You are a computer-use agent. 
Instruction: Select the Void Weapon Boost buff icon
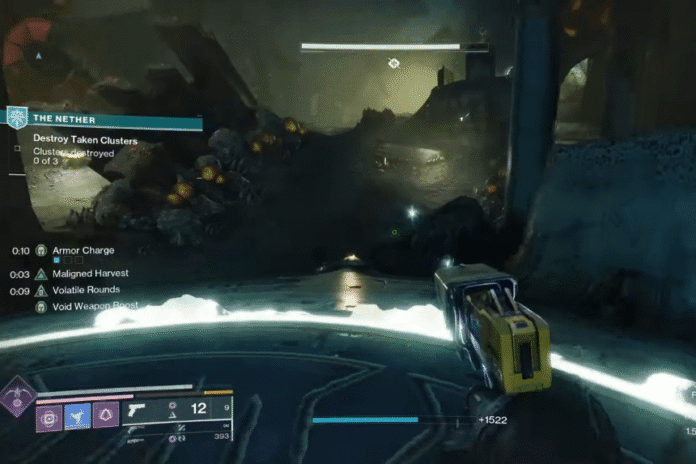41,307
